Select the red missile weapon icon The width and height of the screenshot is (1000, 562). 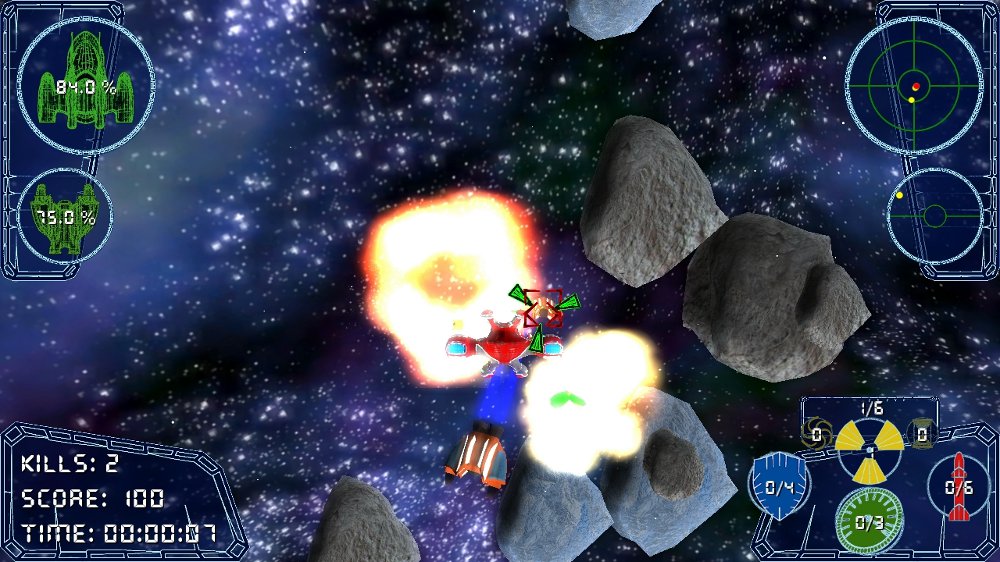coord(959,487)
